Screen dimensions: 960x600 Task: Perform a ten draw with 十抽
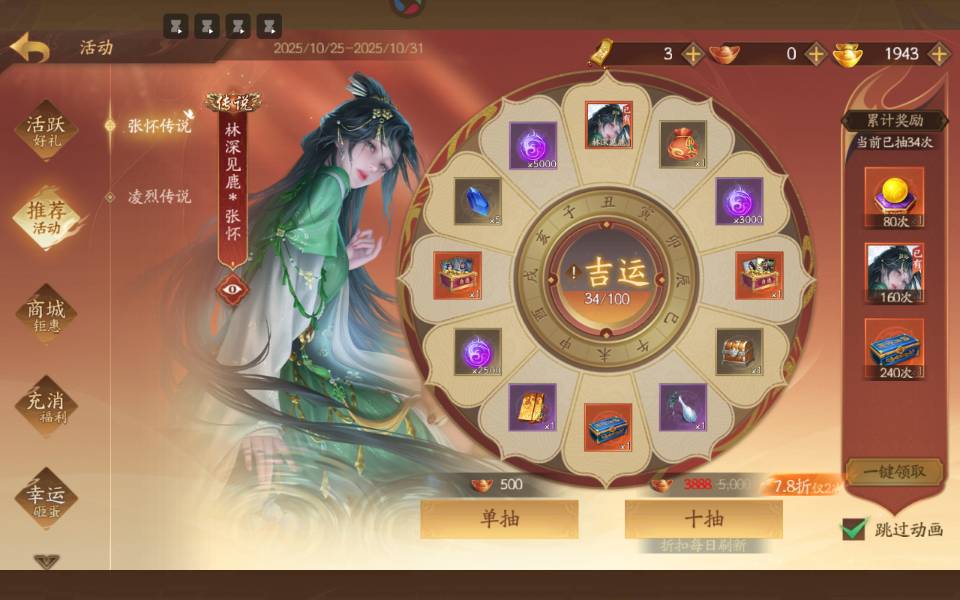[x=703, y=519]
